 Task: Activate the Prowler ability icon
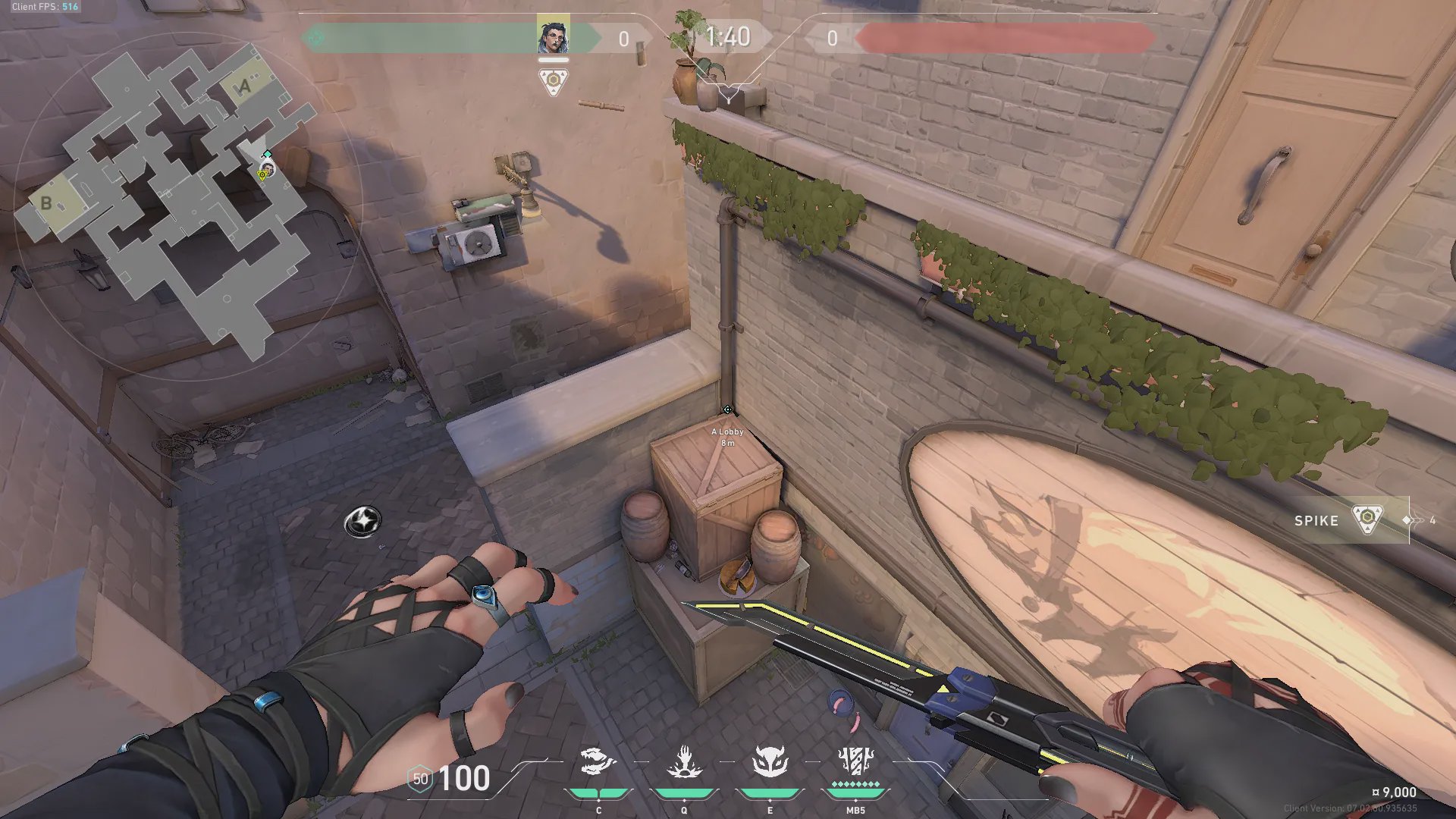click(598, 763)
